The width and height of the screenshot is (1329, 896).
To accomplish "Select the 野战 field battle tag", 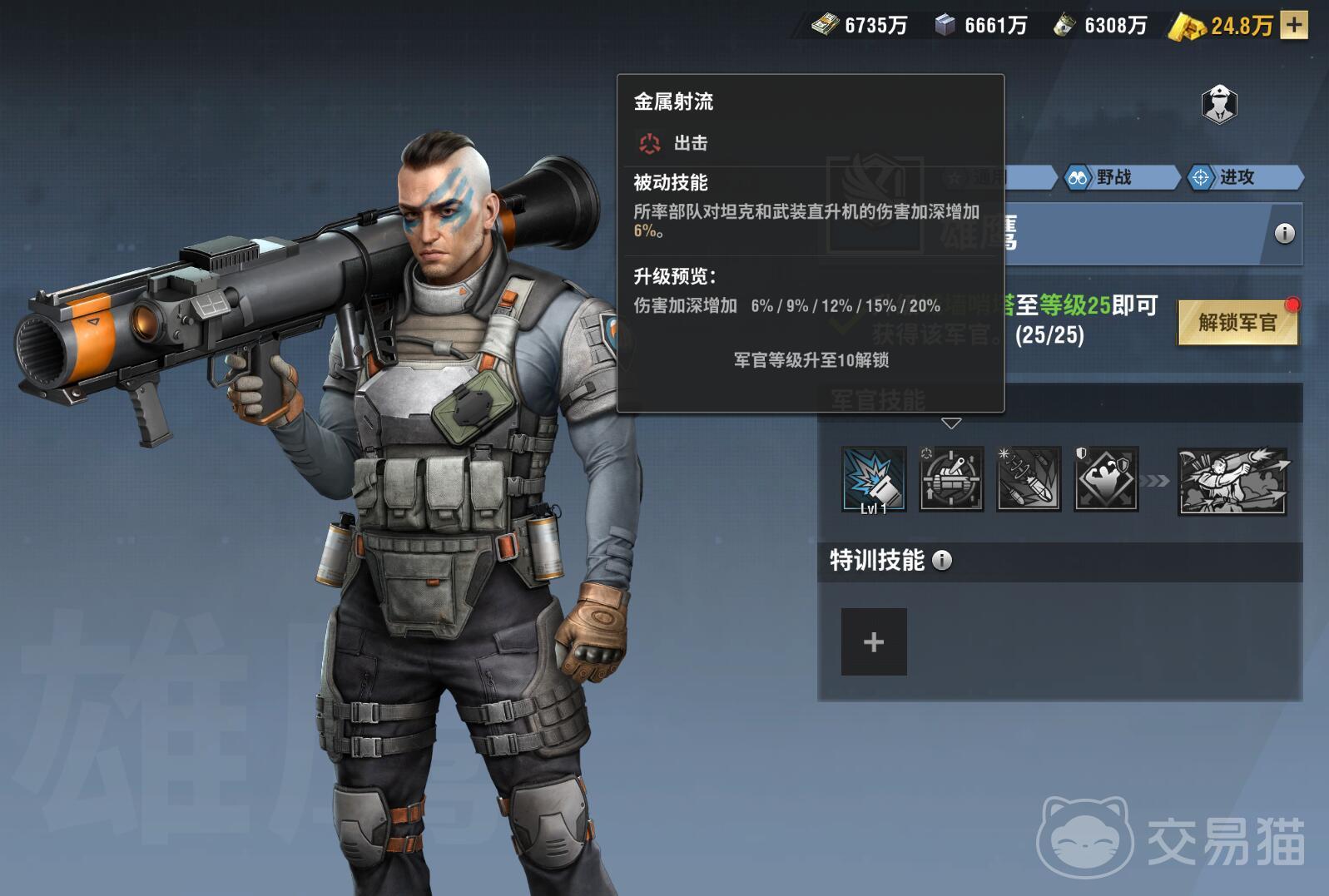I will point(1113,177).
